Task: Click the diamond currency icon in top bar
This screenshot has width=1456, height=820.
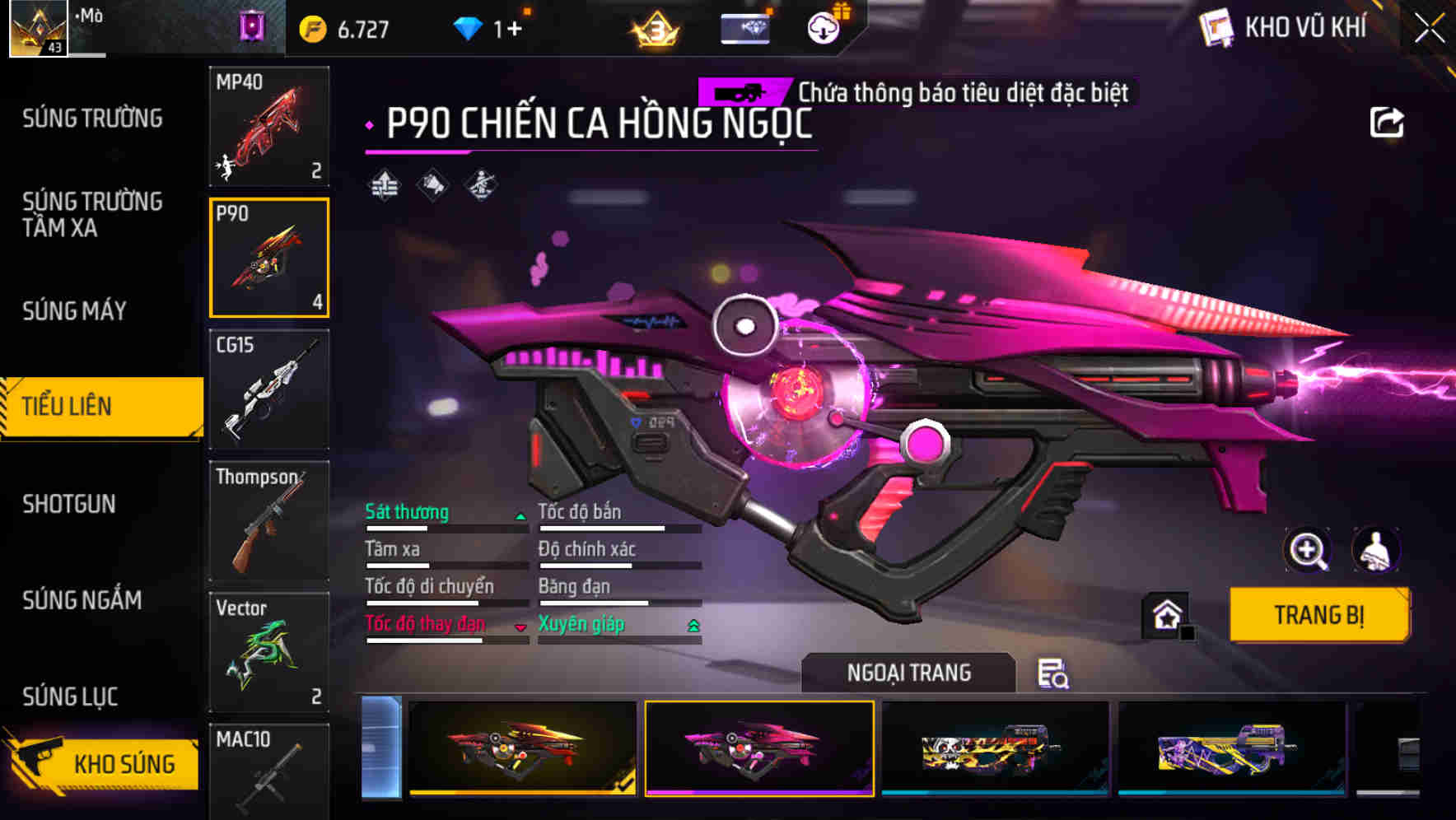Action: tap(469, 26)
